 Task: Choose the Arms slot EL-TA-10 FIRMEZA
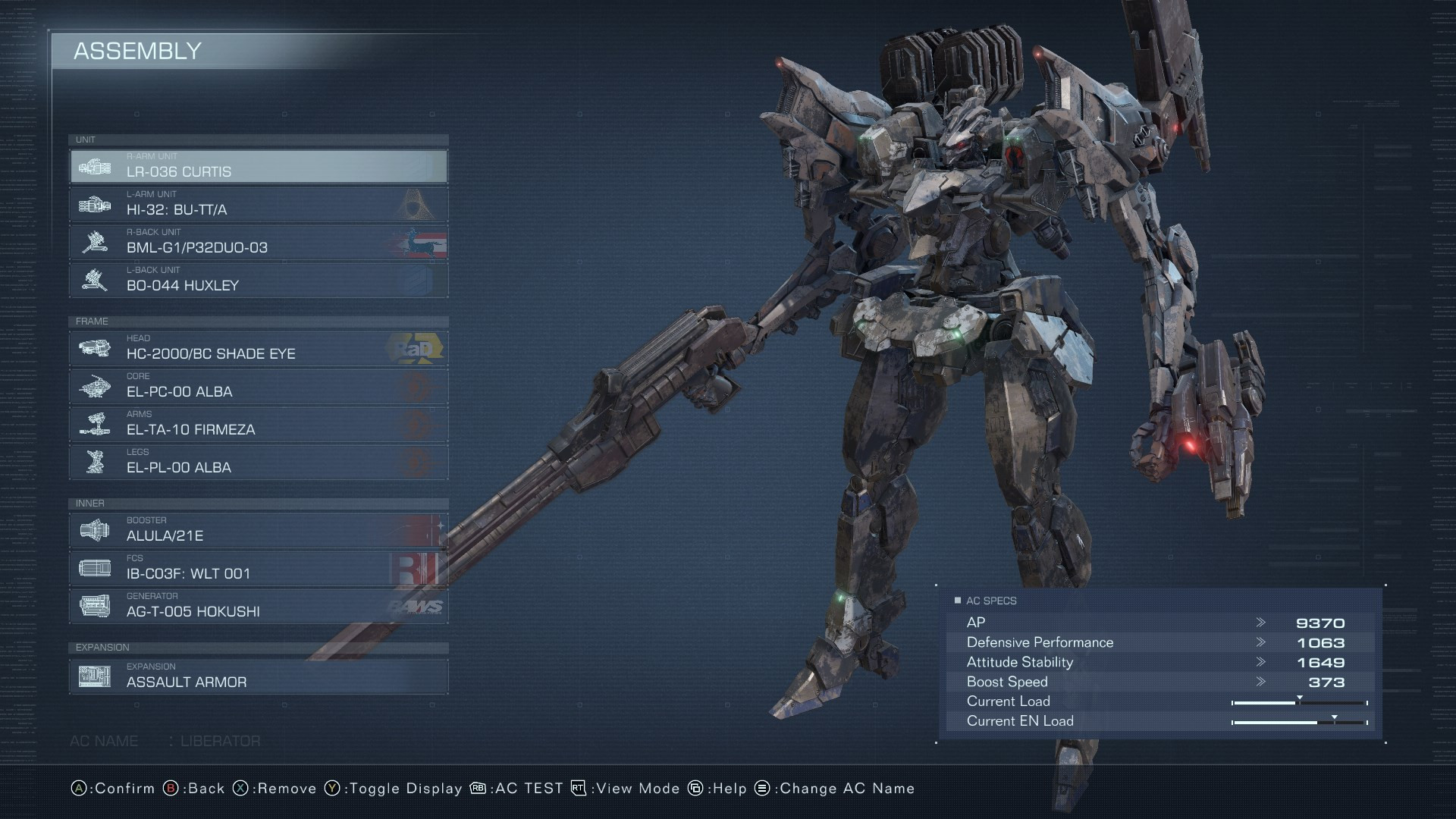(258, 424)
